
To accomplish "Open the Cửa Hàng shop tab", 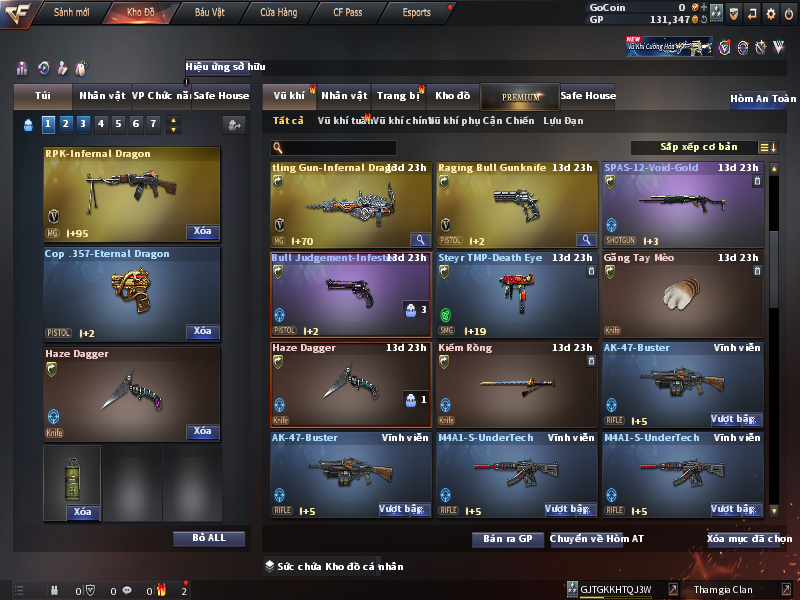I will point(278,13).
